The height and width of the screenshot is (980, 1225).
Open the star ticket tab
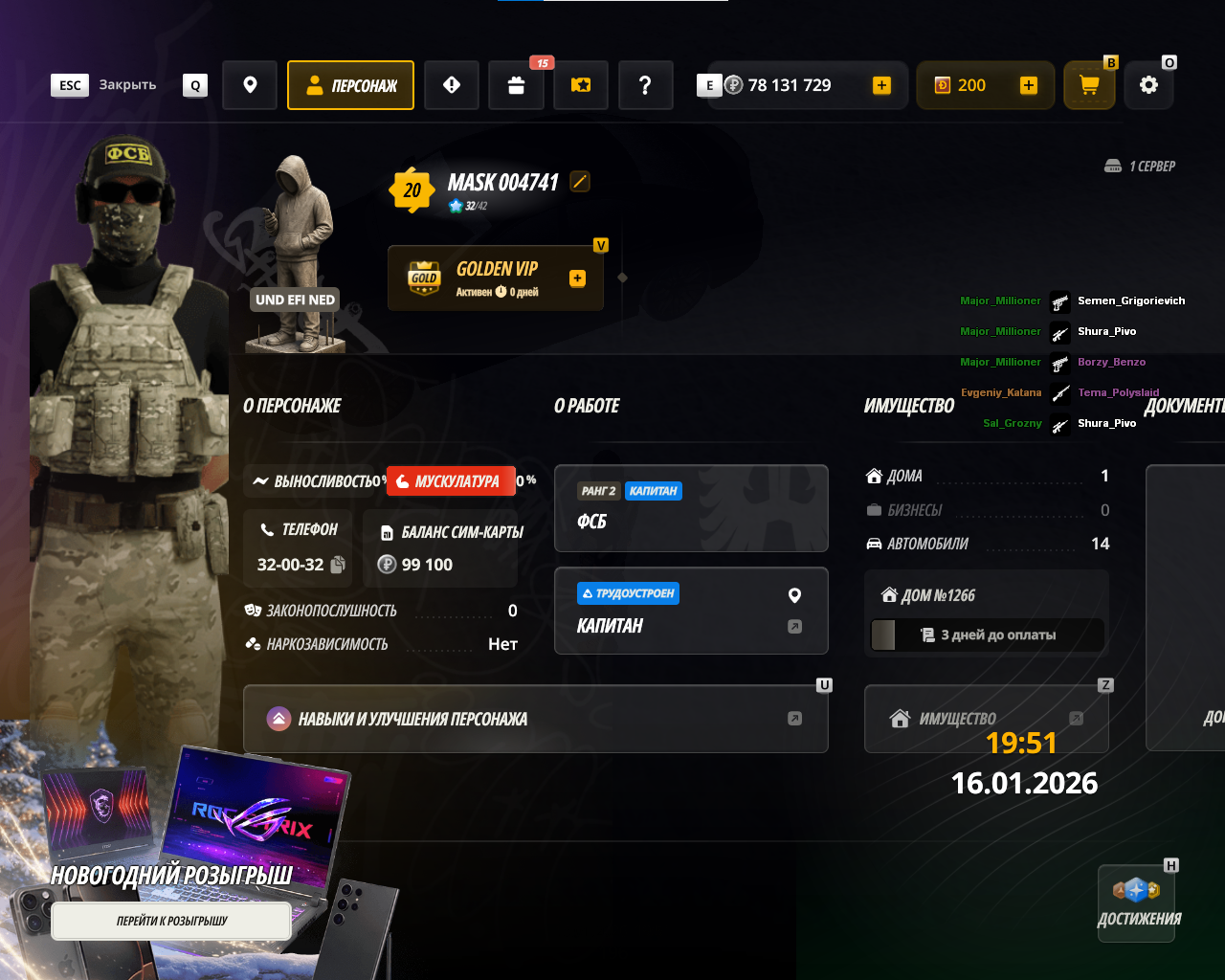pos(581,85)
